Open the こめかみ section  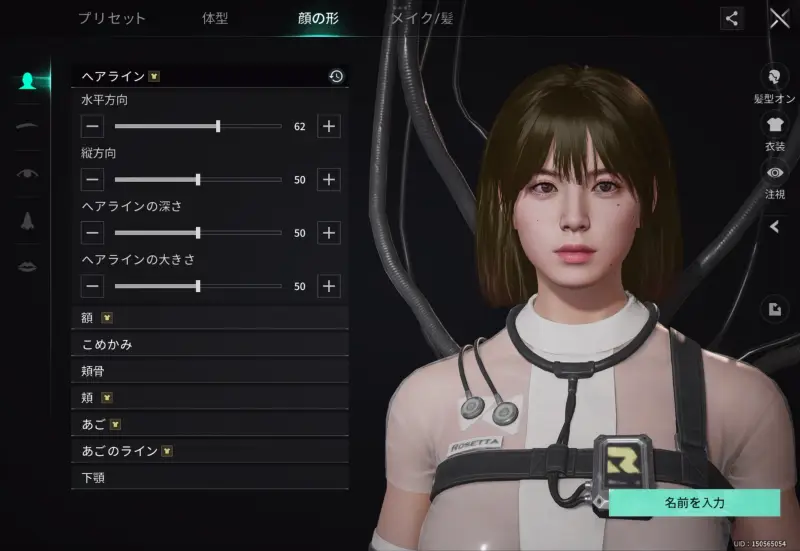pos(210,344)
